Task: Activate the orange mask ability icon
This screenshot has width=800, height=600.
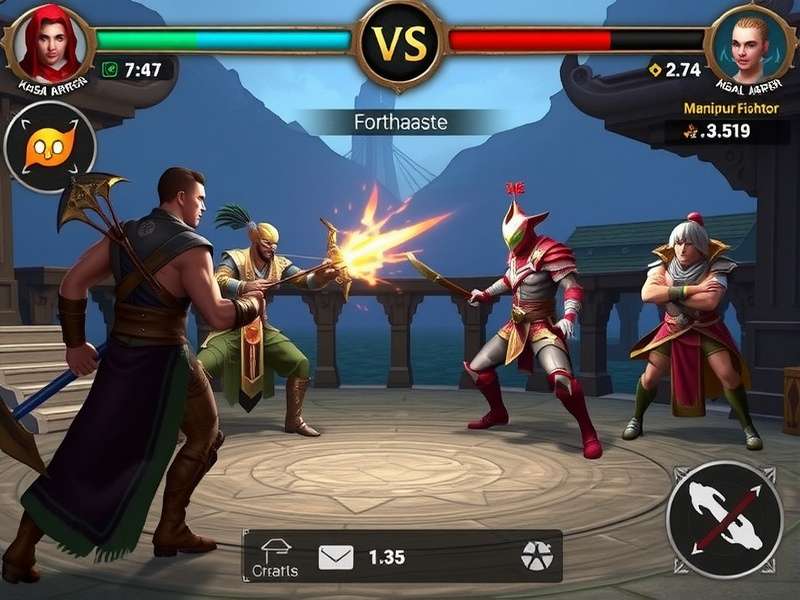Action: [x=50, y=148]
